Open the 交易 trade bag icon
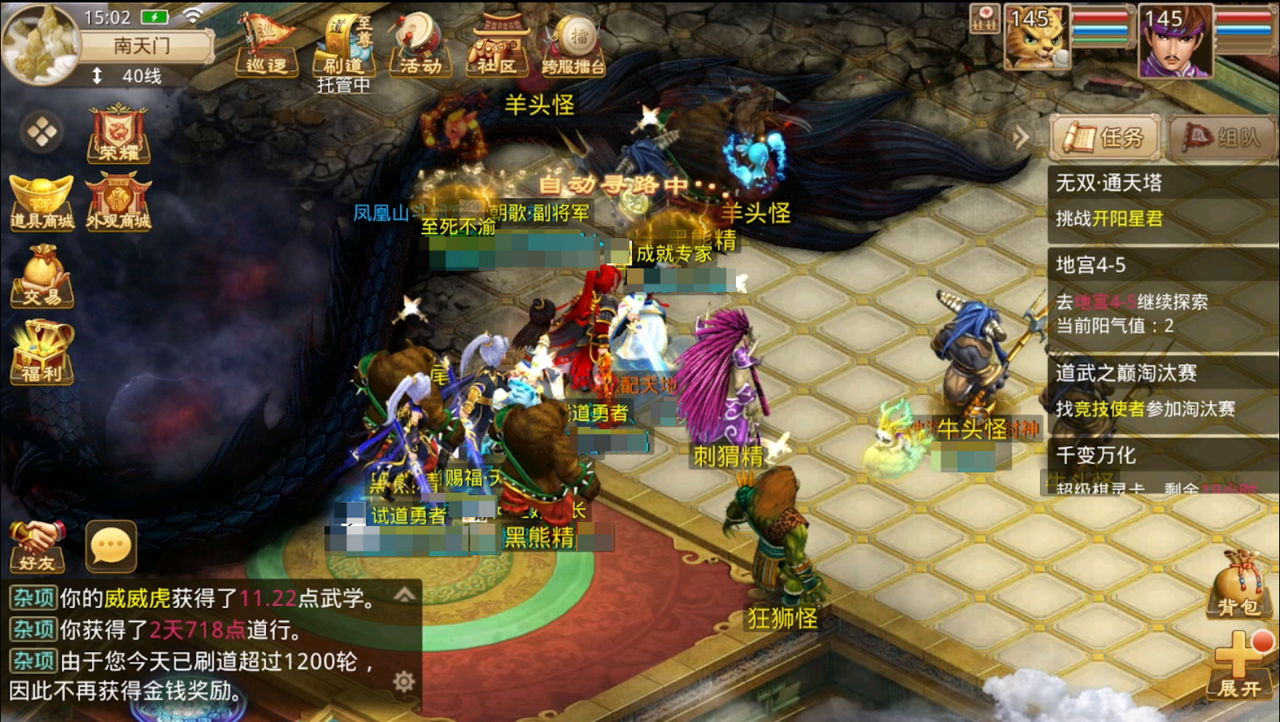The image size is (1280, 722). point(42,276)
